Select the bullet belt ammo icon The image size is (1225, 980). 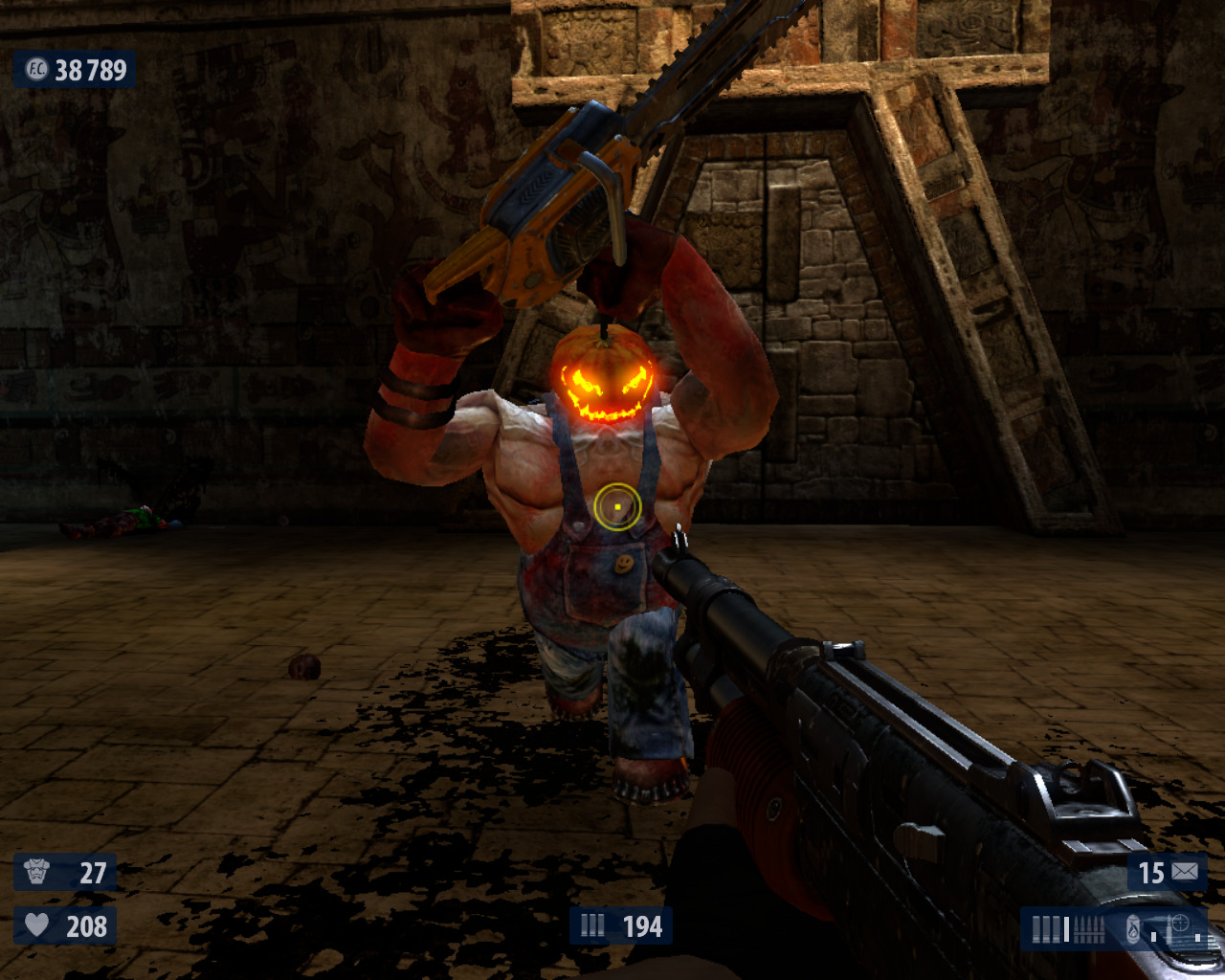[1089, 929]
